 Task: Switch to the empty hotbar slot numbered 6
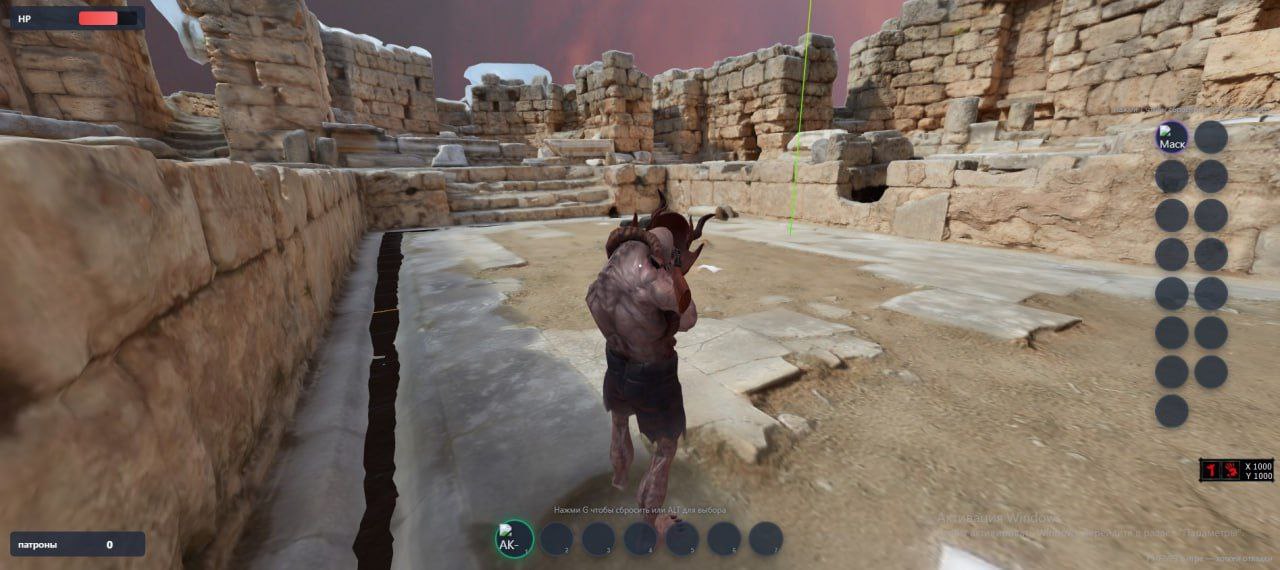pos(724,539)
